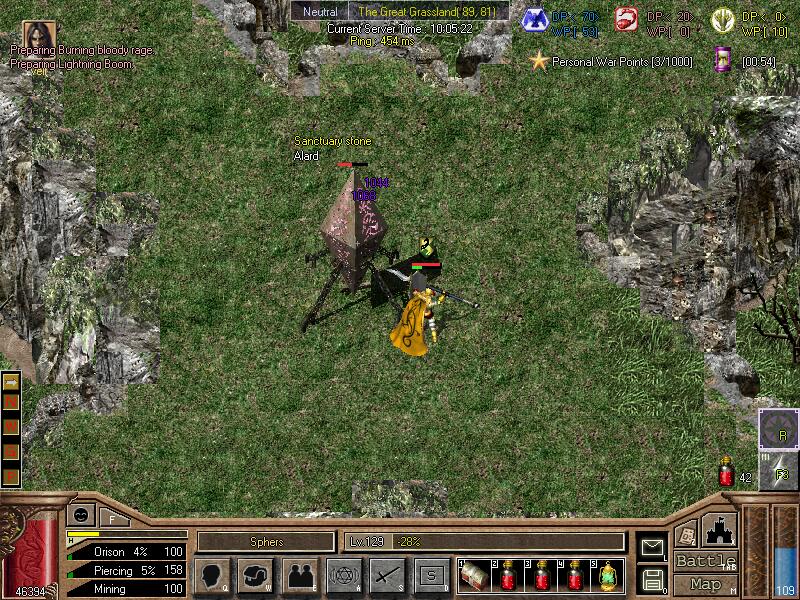Open the Map panel
This screenshot has height=600, width=800.
coord(706,584)
